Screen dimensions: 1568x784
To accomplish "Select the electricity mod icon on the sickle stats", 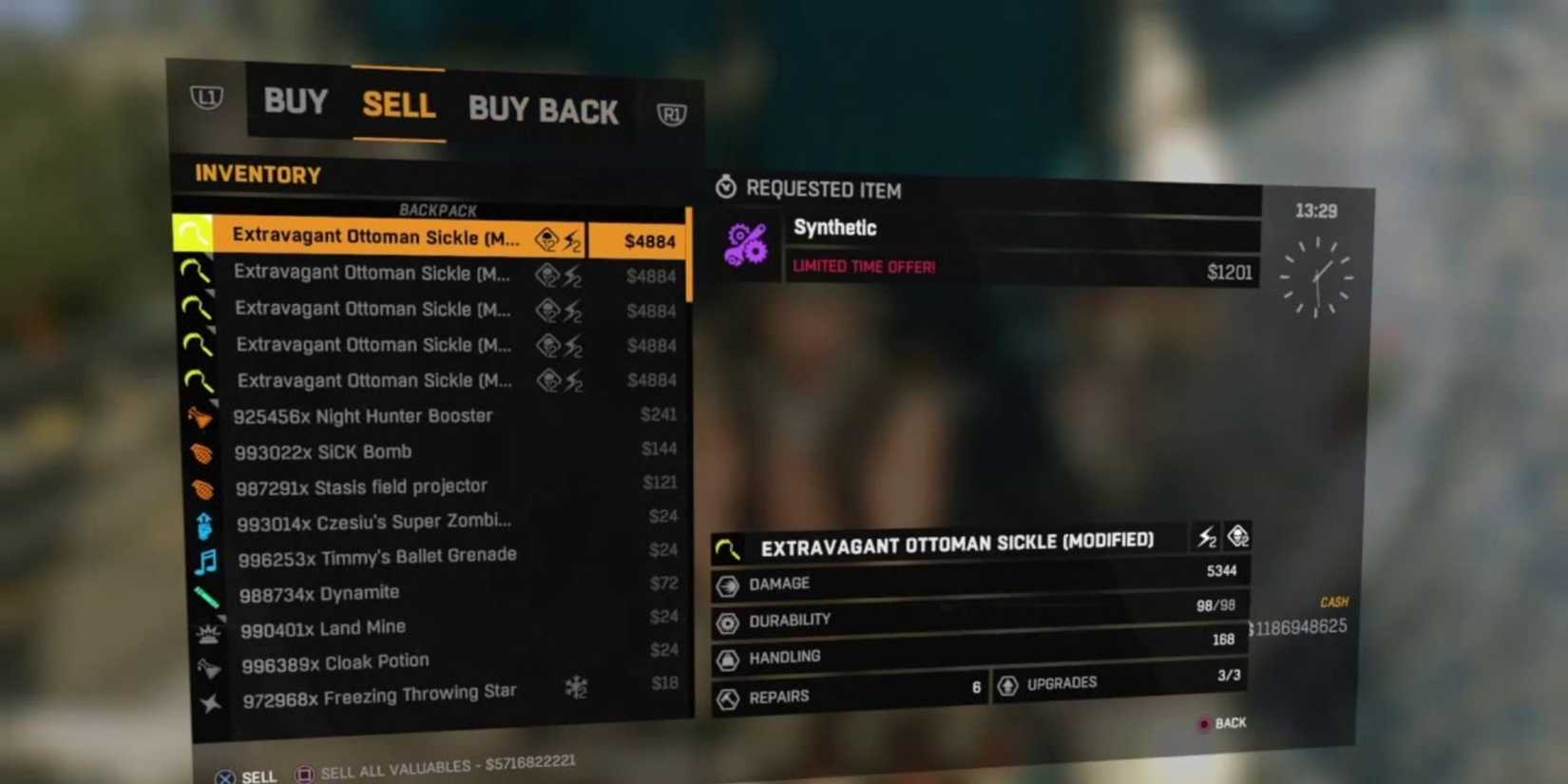I will point(1207,537).
